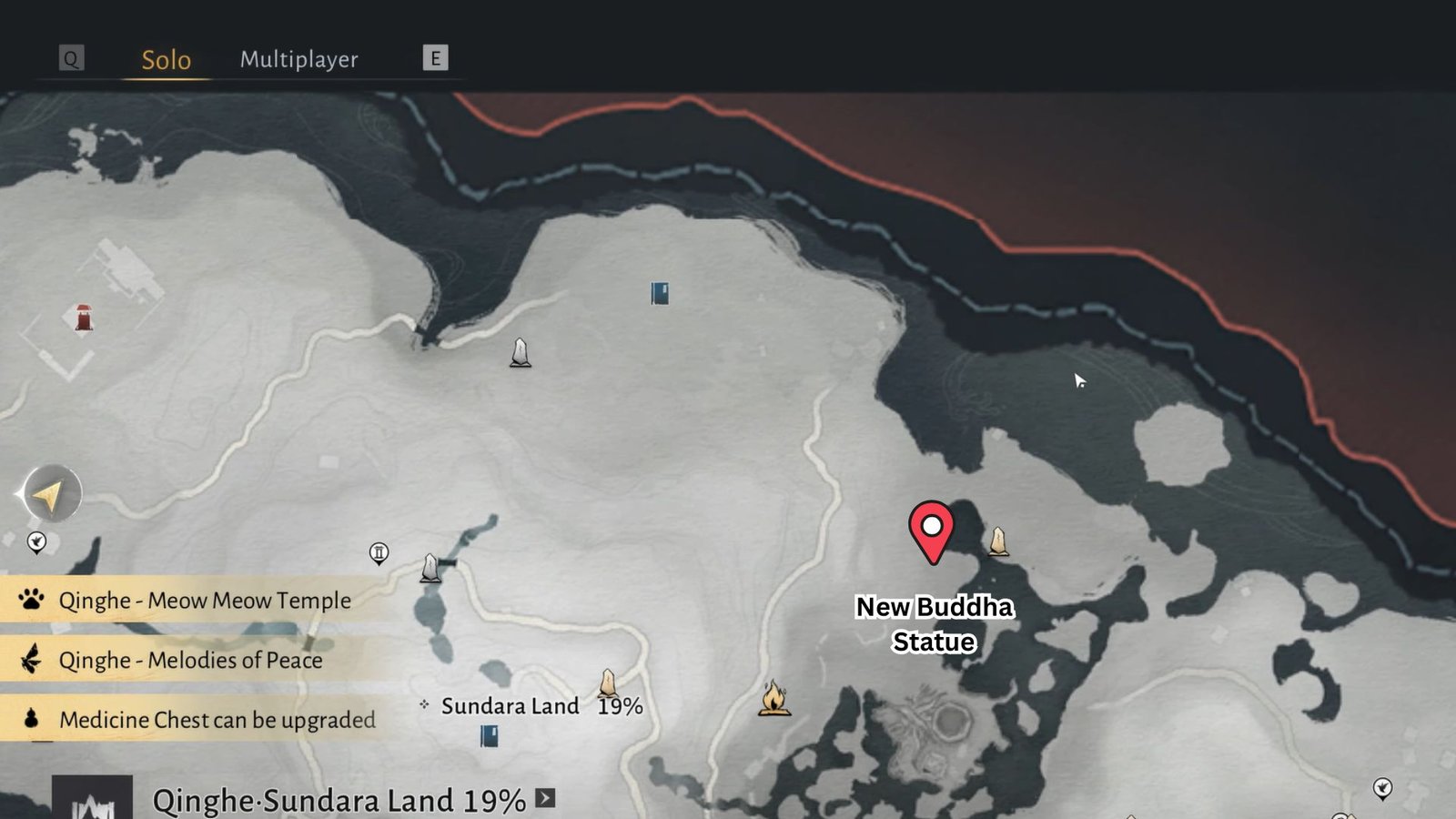The height and width of the screenshot is (819, 1456).
Task: Open the Medicine Chest upgrade notification
Action: [217, 720]
